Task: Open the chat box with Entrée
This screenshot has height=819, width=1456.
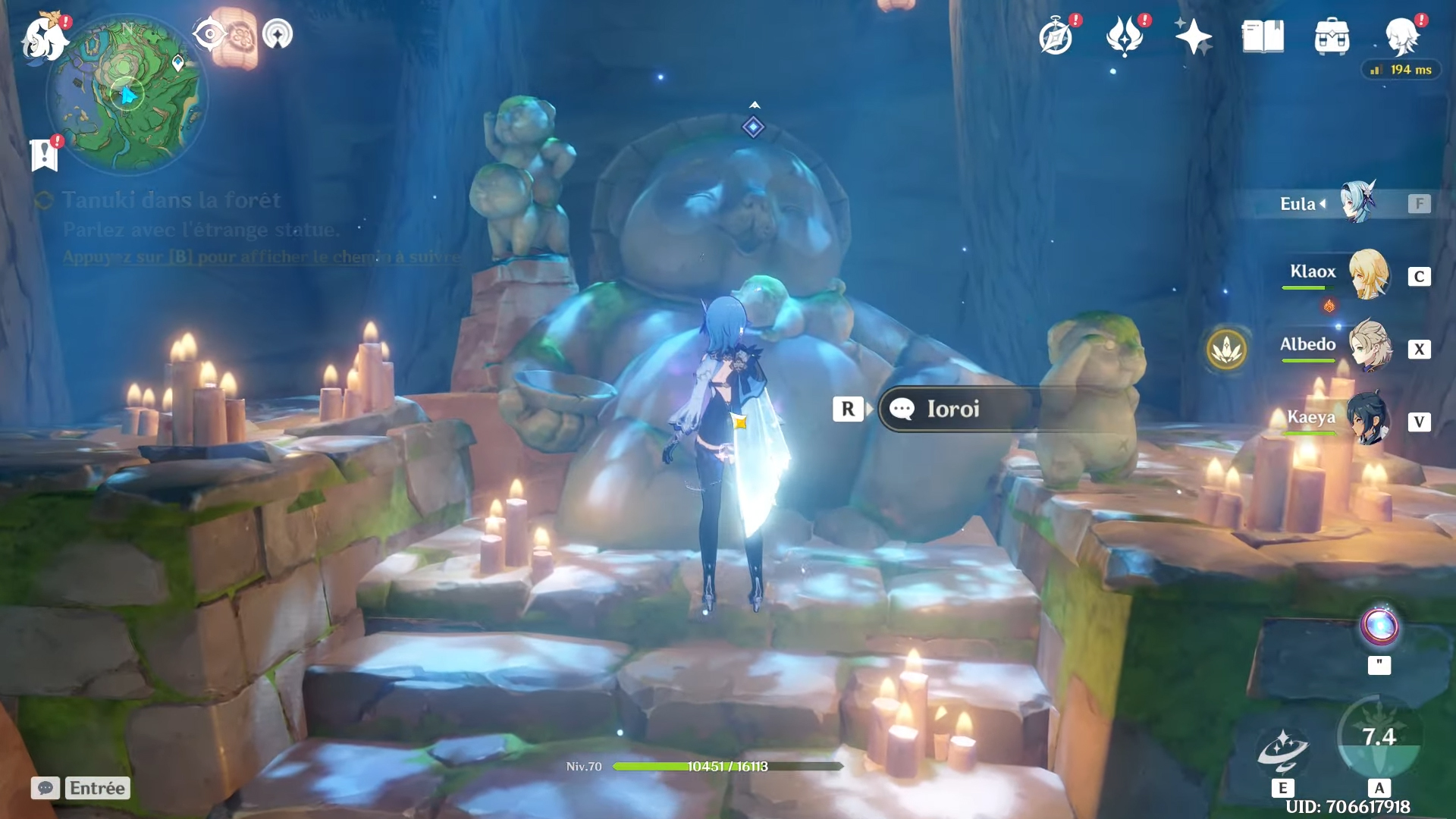Action: (x=80, y=788)
